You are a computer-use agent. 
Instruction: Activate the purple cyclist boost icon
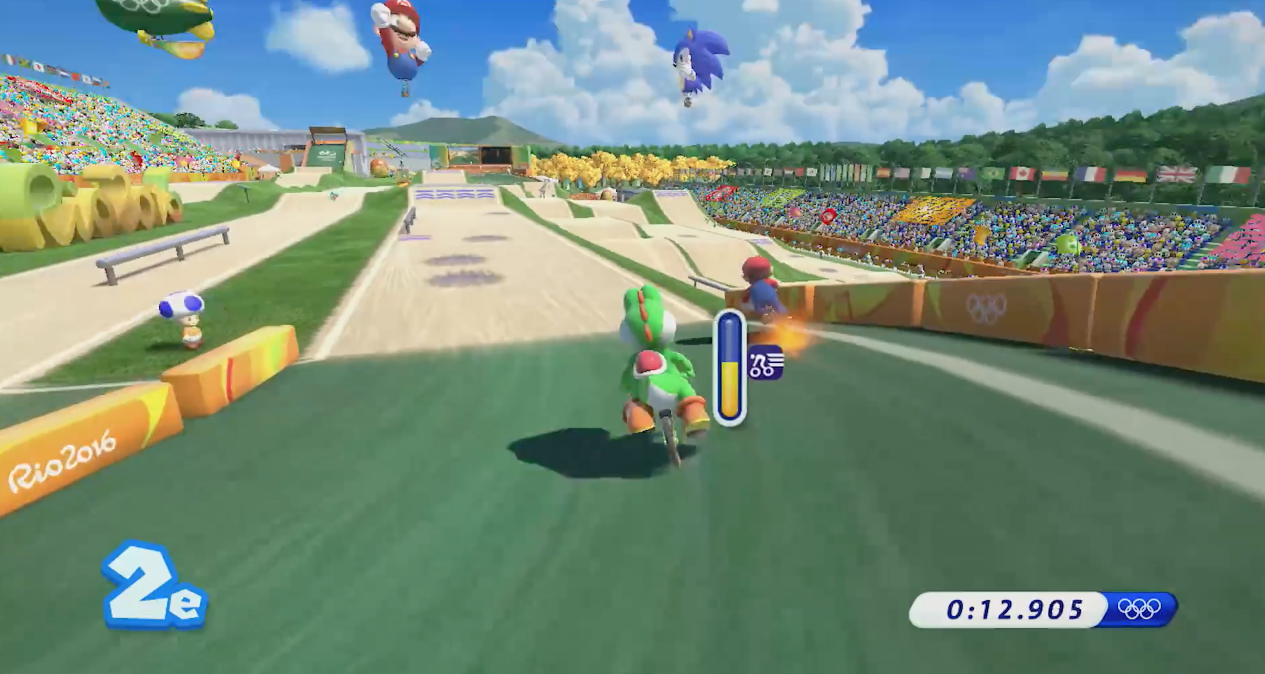coord(766,362)
